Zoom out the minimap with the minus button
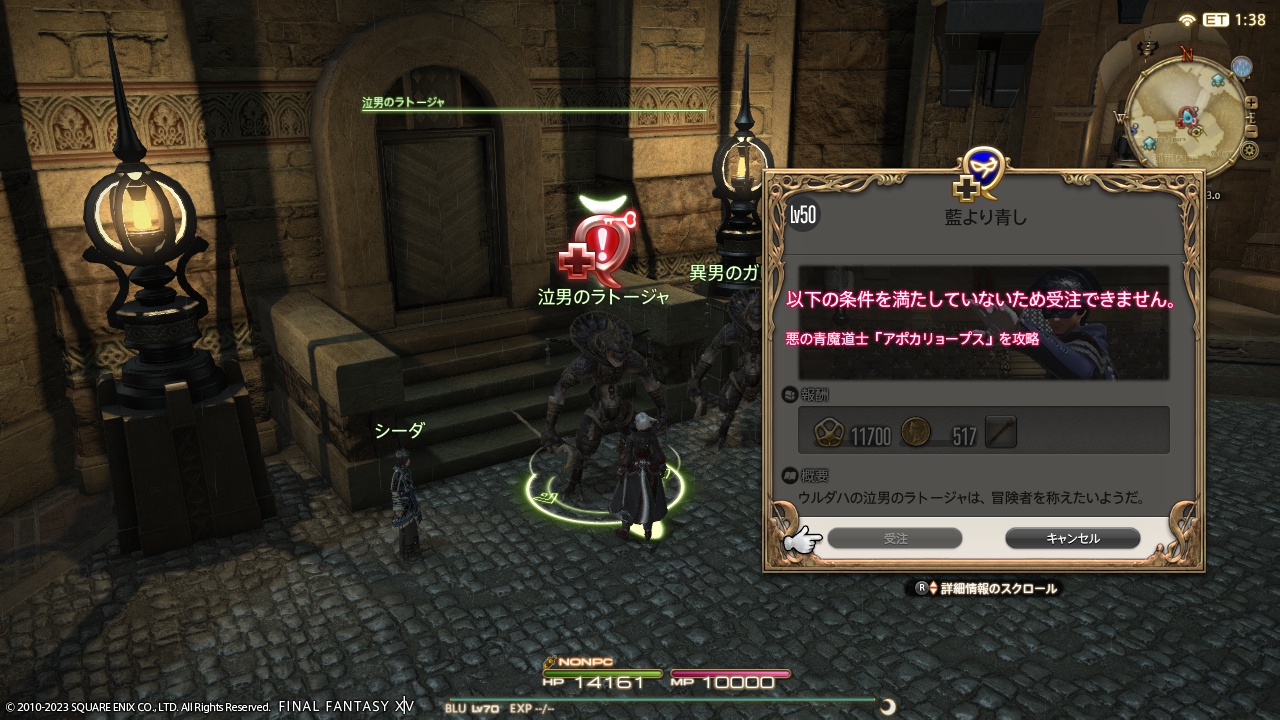Image resolution: width=1280 pixels, height=720 pixels. click(x=1250, y=129)
